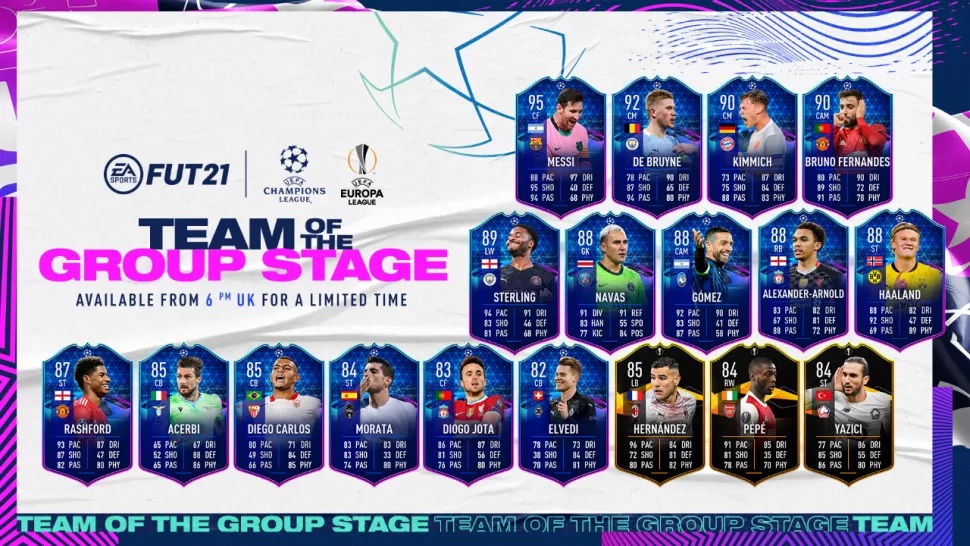The image size is (970, 546).
Task: Open the Diego Carlos card
Action: 279,412
